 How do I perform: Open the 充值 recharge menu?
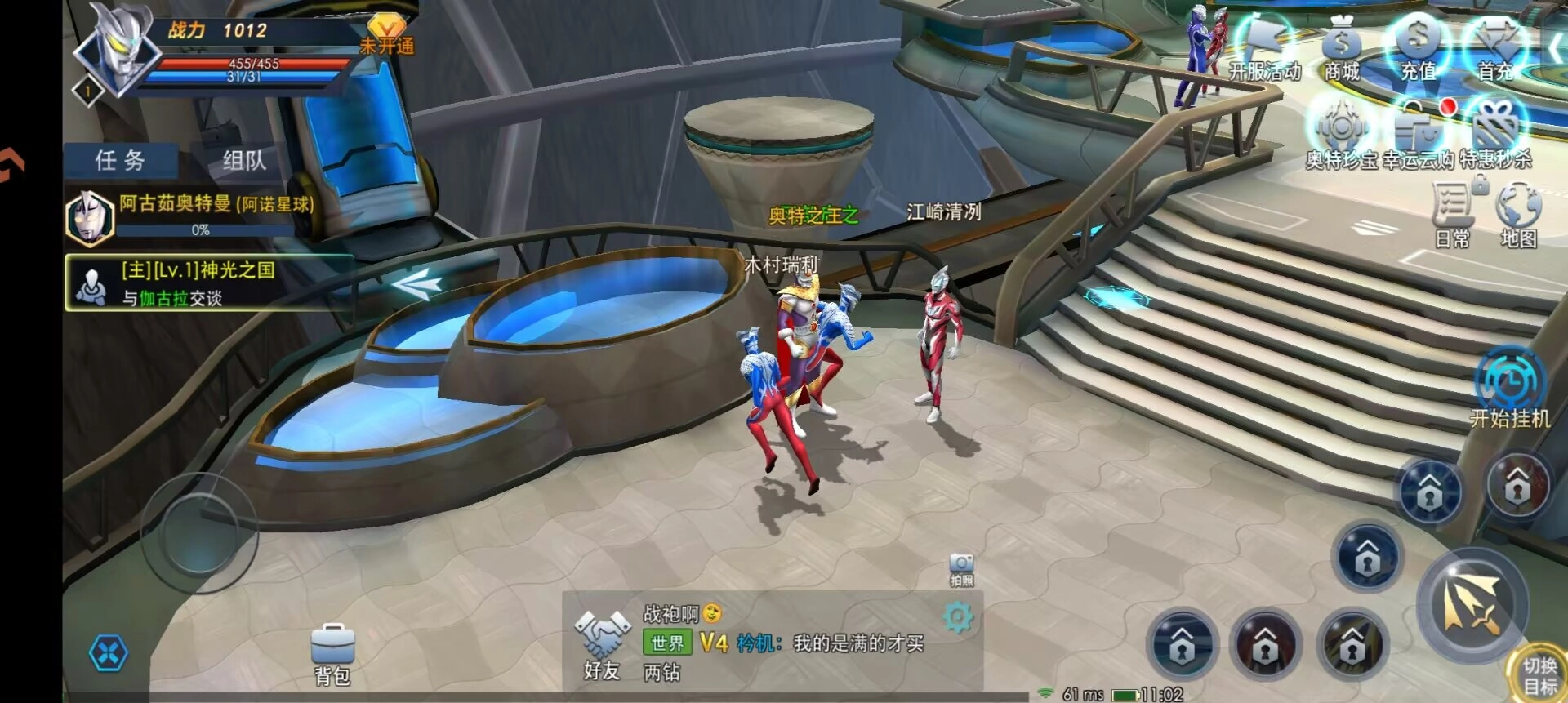[1419, 49]
